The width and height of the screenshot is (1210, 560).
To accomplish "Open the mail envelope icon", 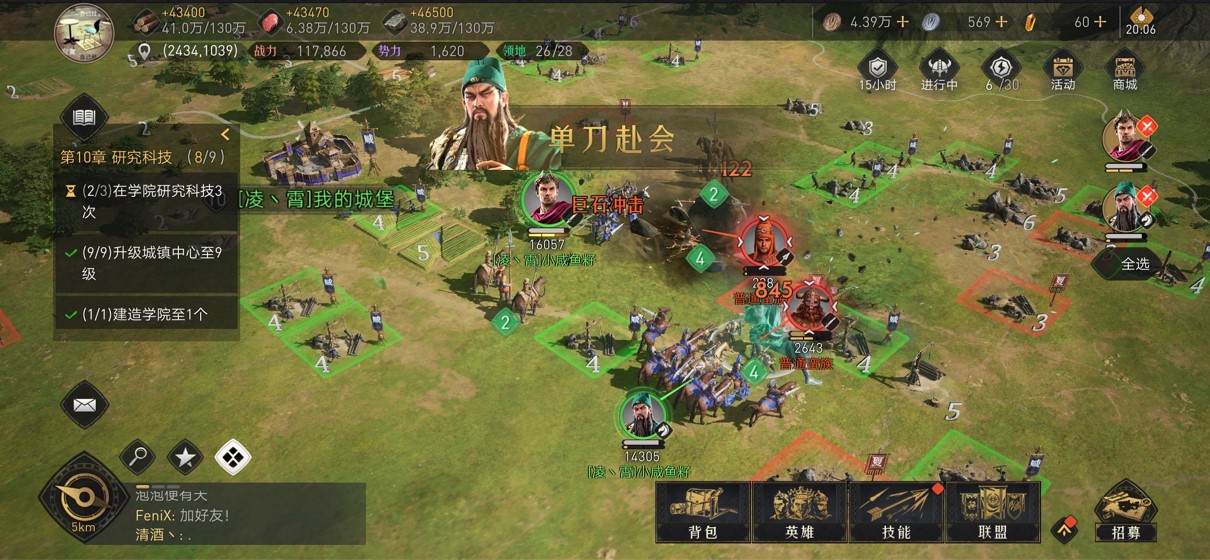I will pyautogui.click(x=84, y=405).
